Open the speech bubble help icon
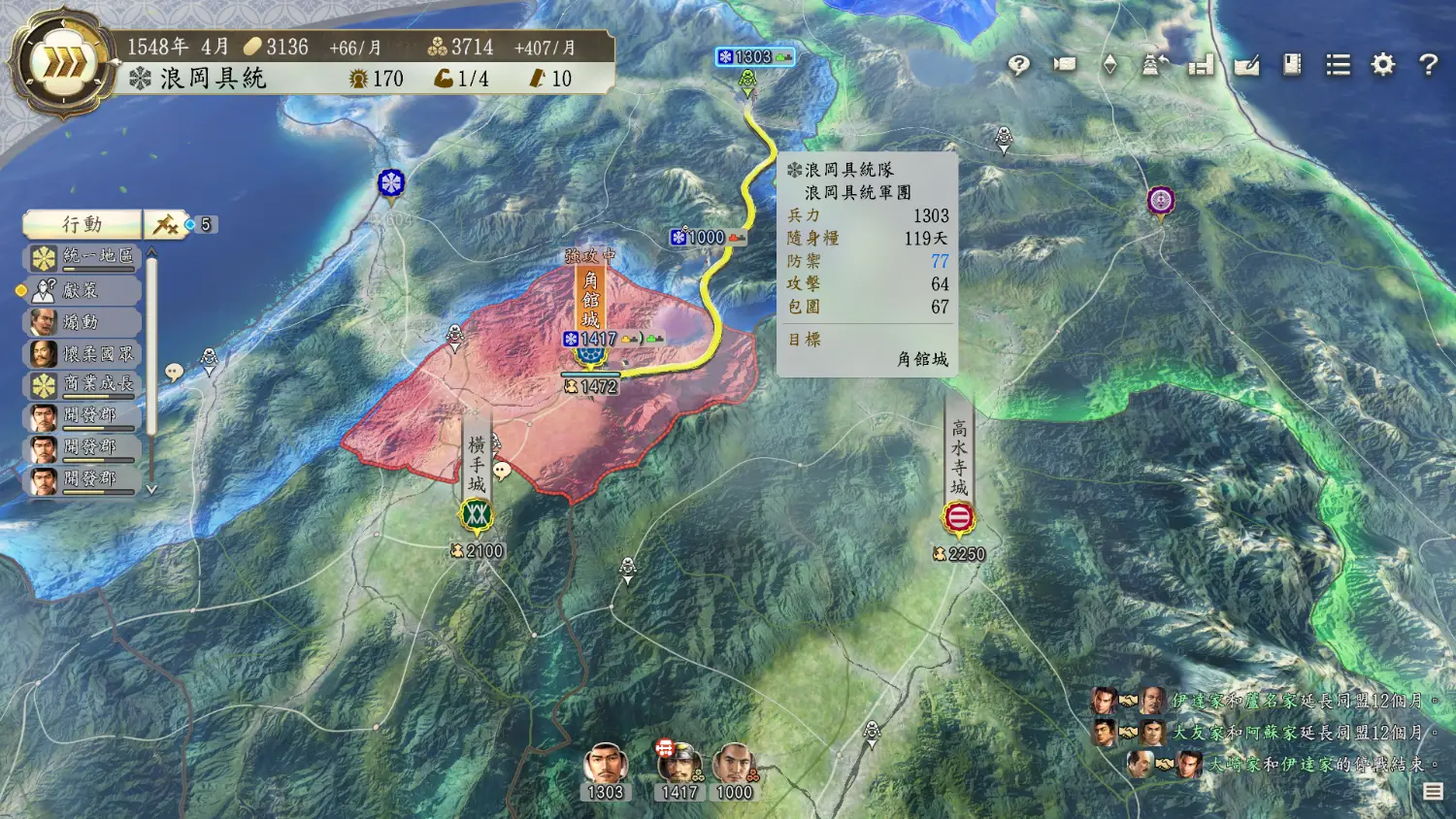Viewport: 1456px width, 819px height. pos(1018,65)
